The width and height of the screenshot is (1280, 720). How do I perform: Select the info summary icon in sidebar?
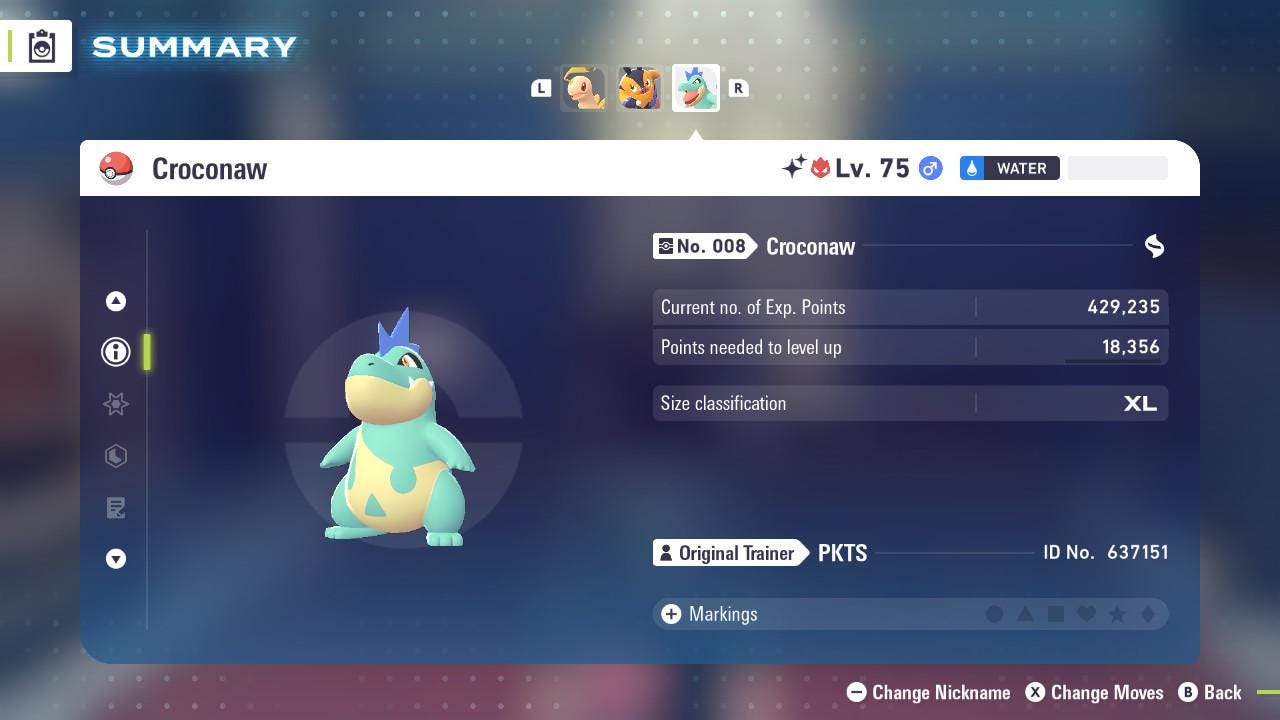116,351
